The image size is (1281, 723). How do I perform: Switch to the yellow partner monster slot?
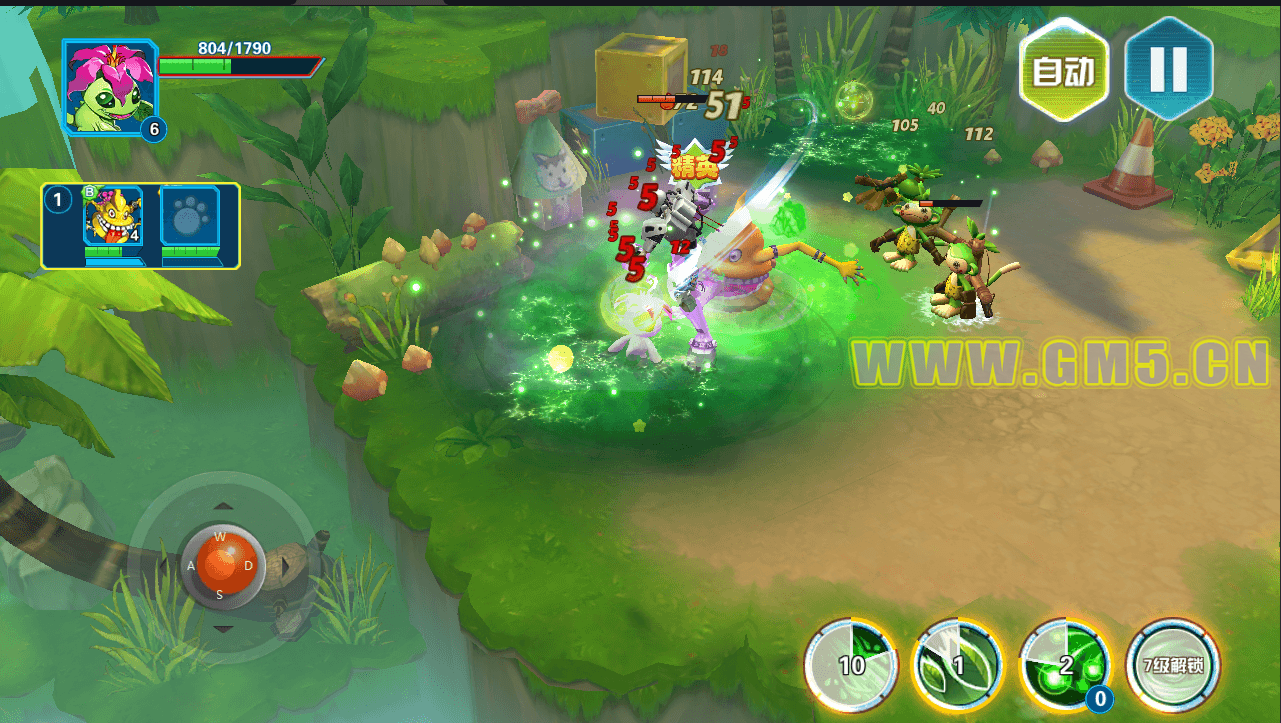112,222
